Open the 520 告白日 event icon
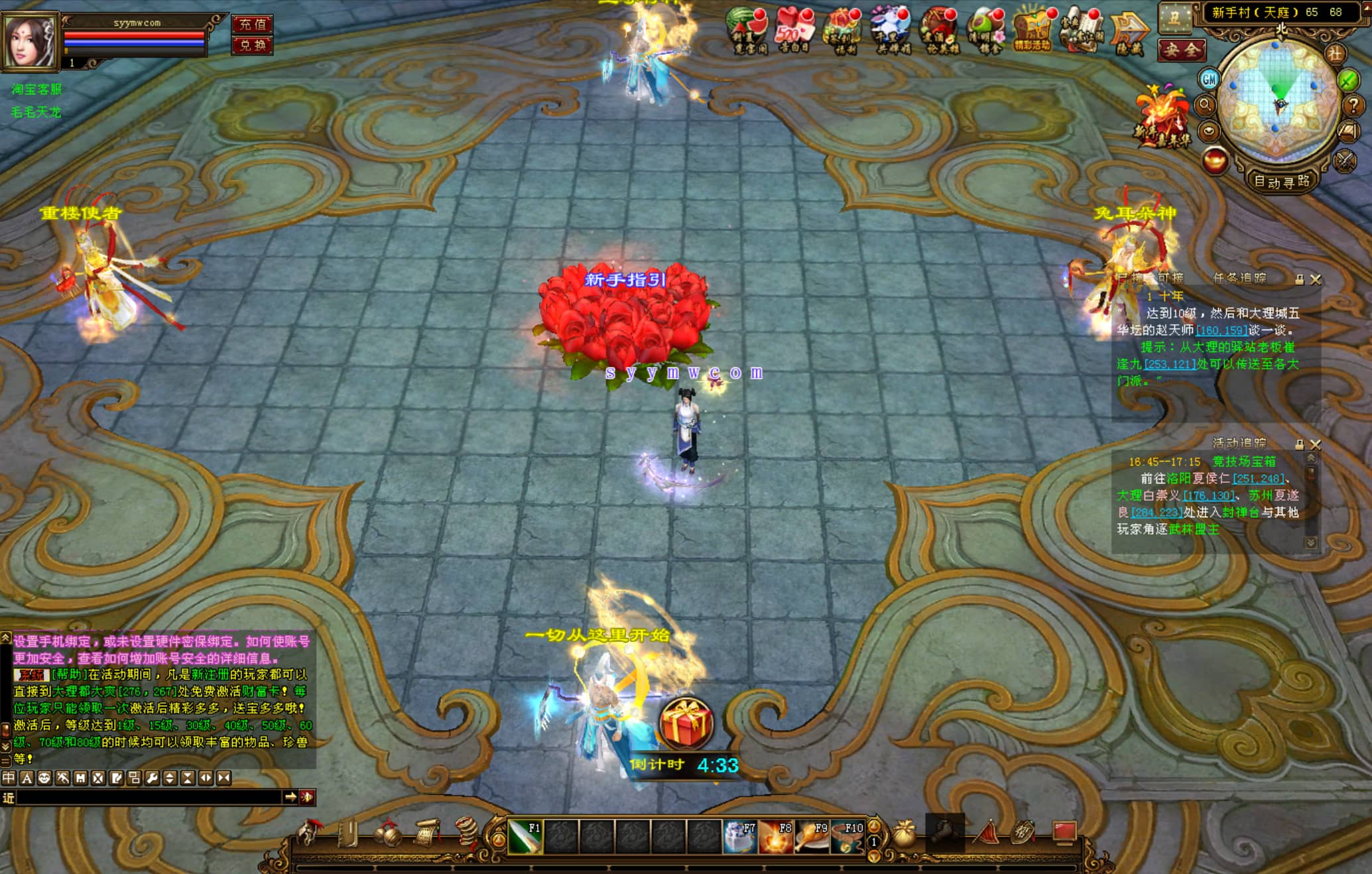Screen dimensions: 1372x874 point(794,31)
